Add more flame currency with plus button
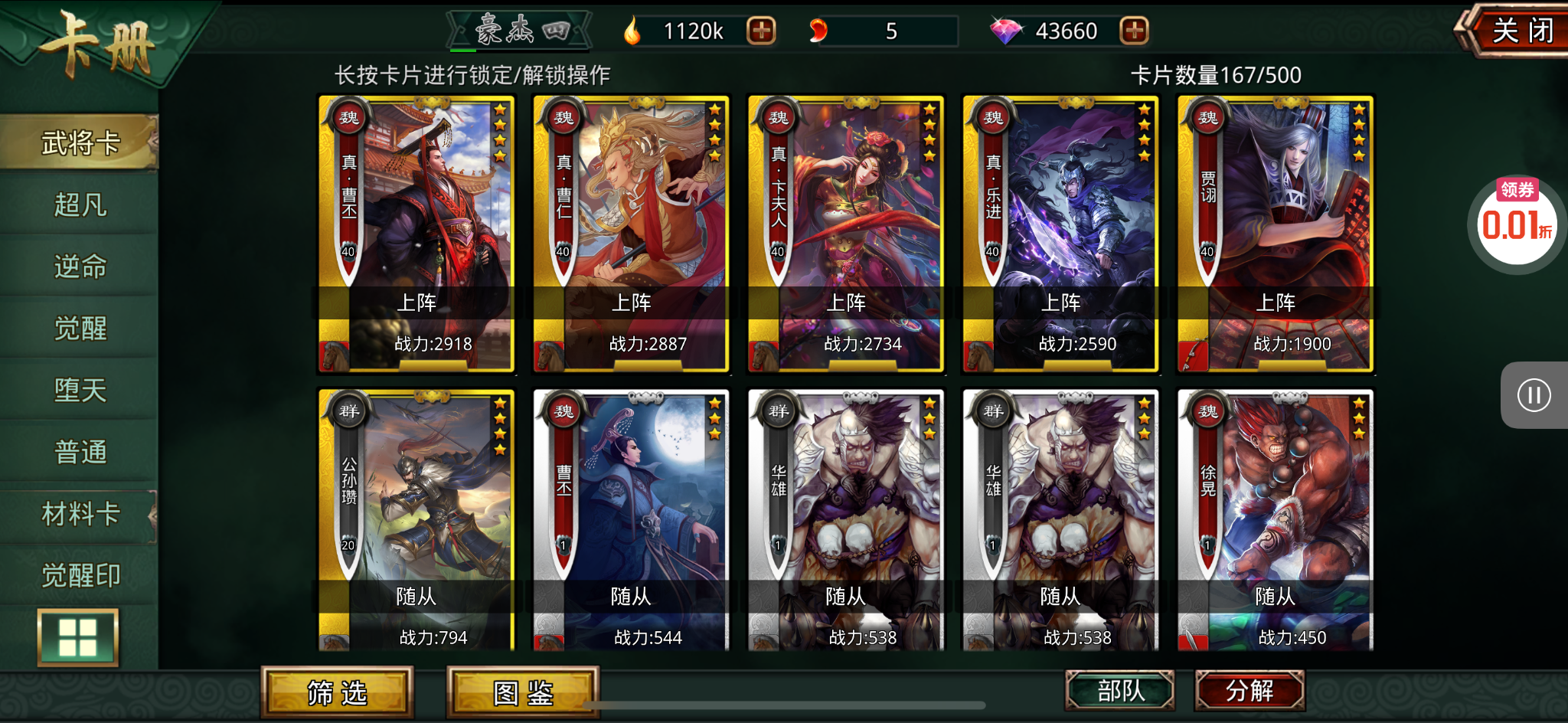Screen dimensions: 1568x723 click(x=761, y=31)
